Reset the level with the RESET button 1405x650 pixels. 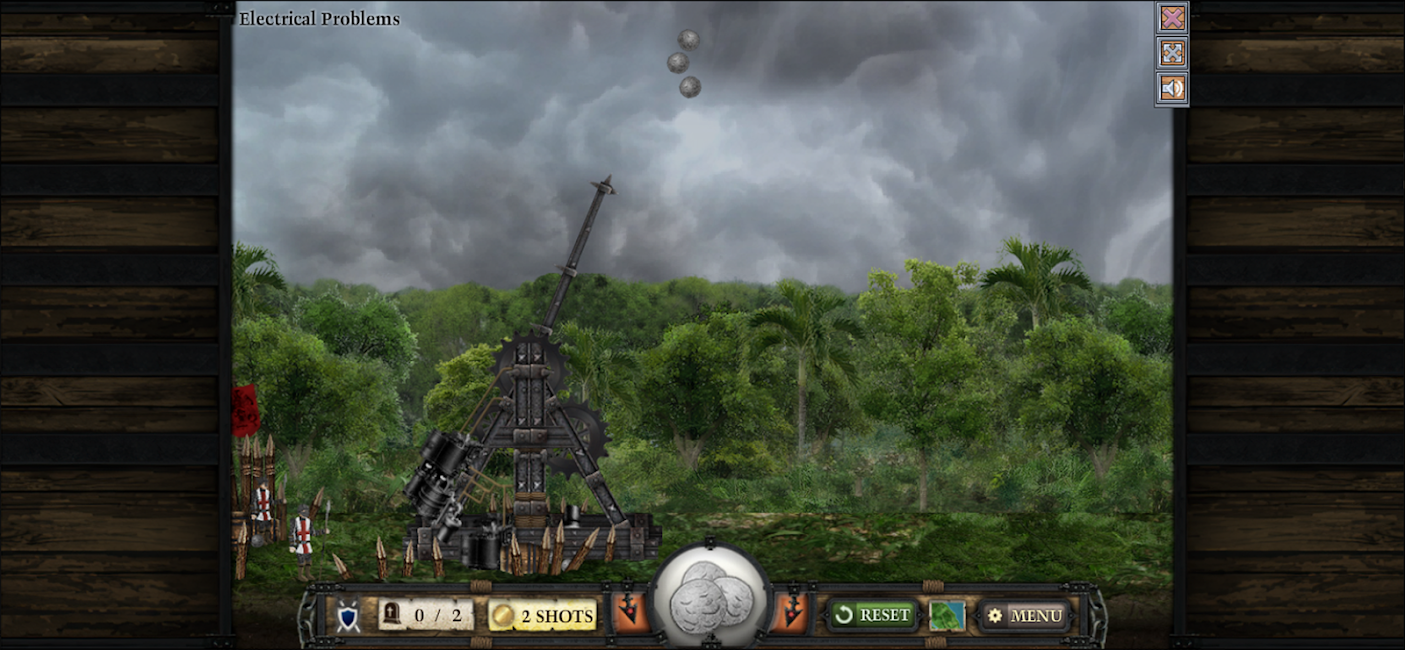(x=872, y=614)
